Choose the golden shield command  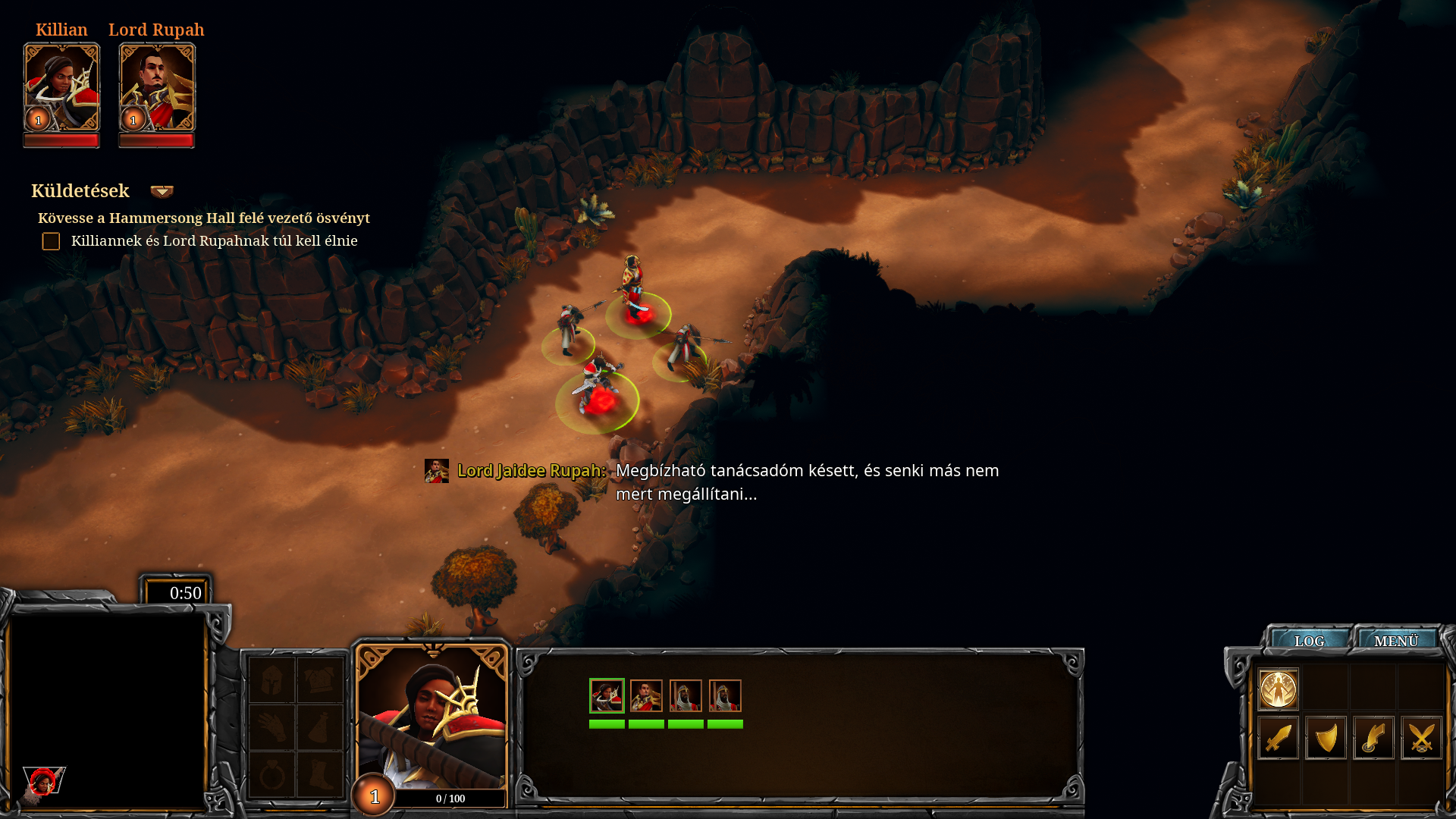pos(1326,737)
